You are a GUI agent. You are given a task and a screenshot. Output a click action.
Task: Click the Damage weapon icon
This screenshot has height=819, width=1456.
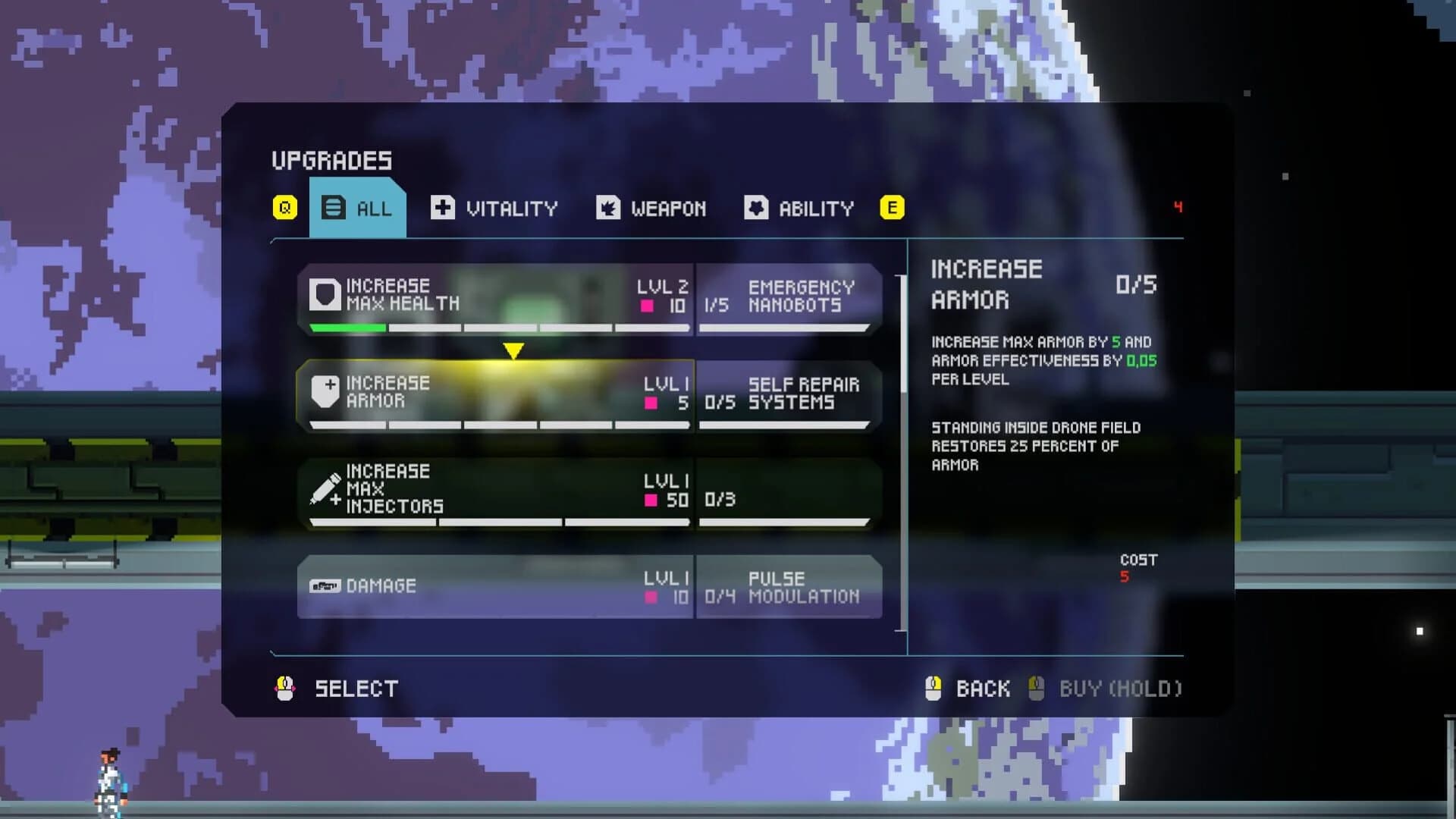coord(325,585)
